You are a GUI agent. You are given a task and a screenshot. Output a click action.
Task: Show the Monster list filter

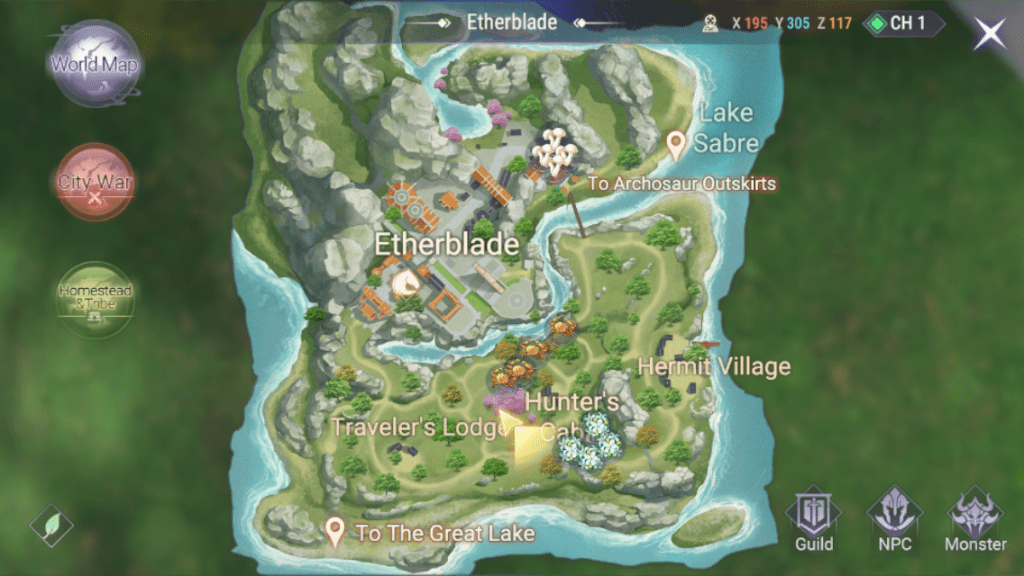(975, 520)
